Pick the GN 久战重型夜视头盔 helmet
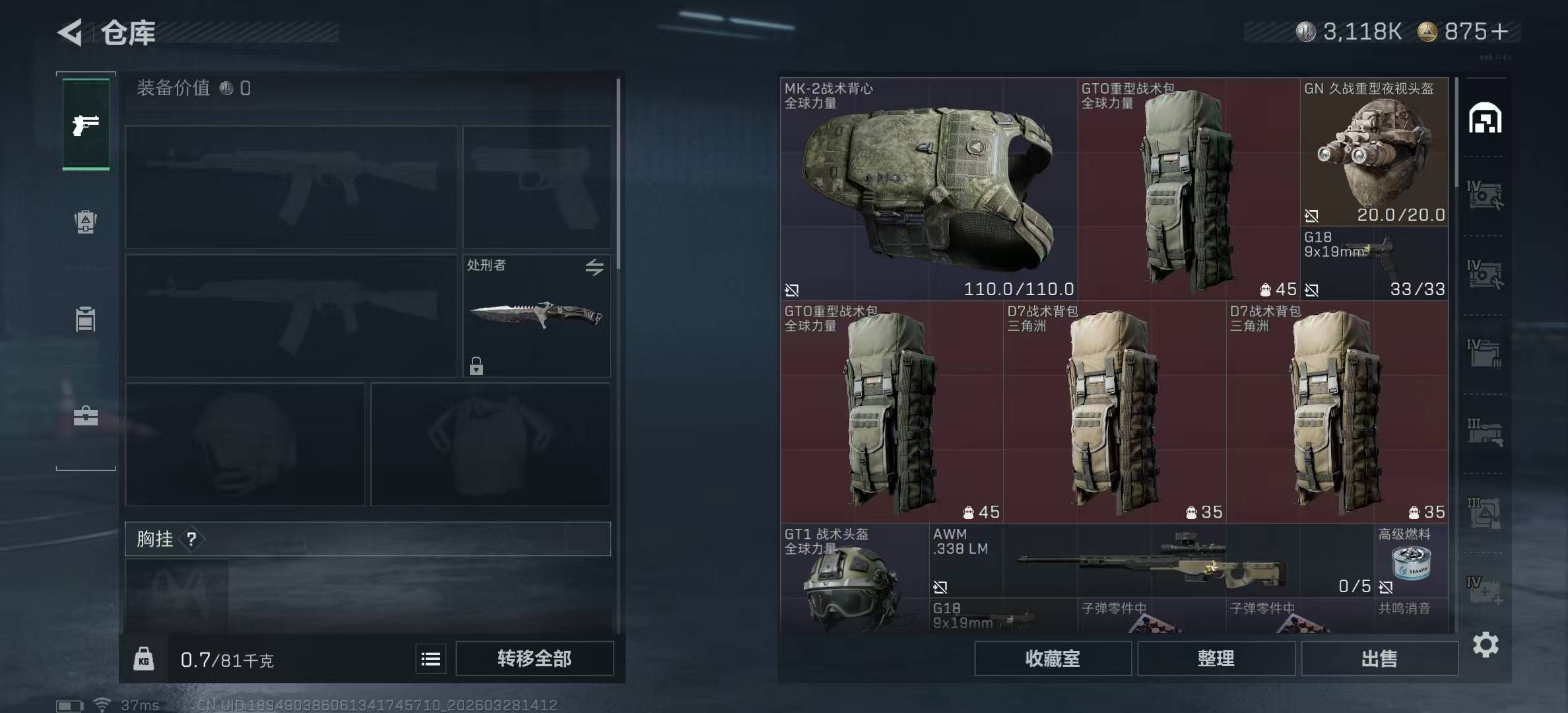 click(x=1374, y=153)
